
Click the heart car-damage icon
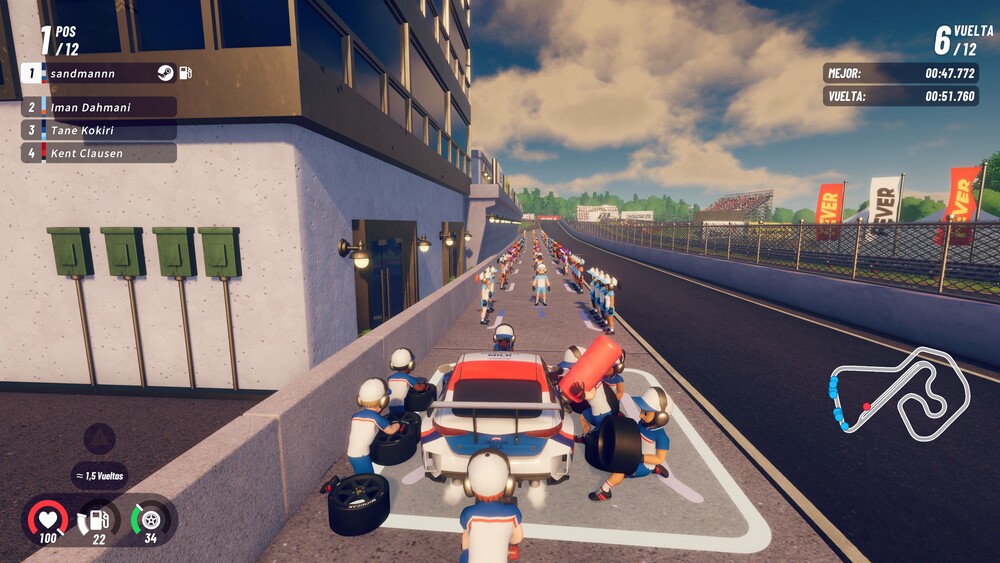click(48, 518)
